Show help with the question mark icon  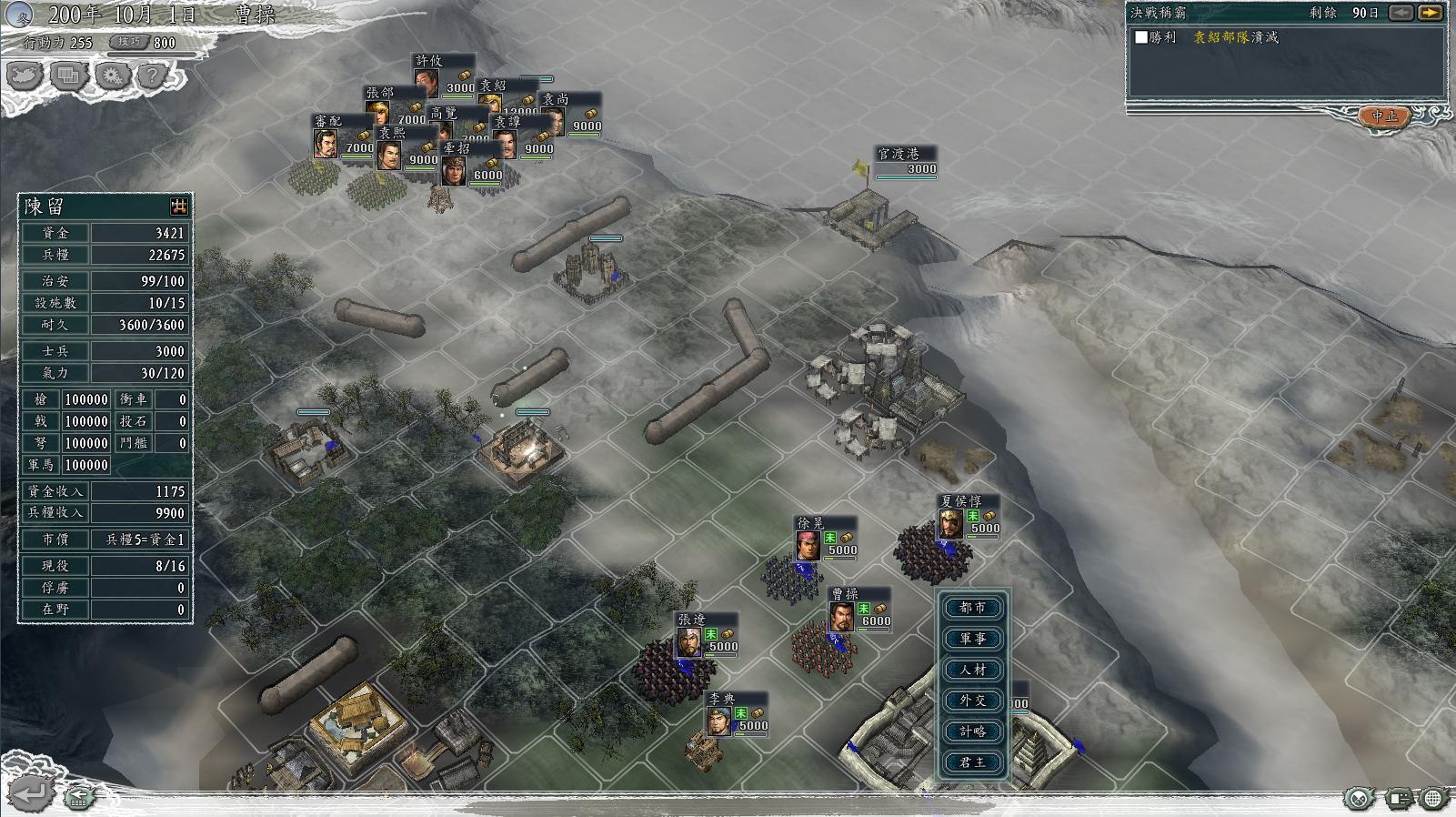pos(154,76)
